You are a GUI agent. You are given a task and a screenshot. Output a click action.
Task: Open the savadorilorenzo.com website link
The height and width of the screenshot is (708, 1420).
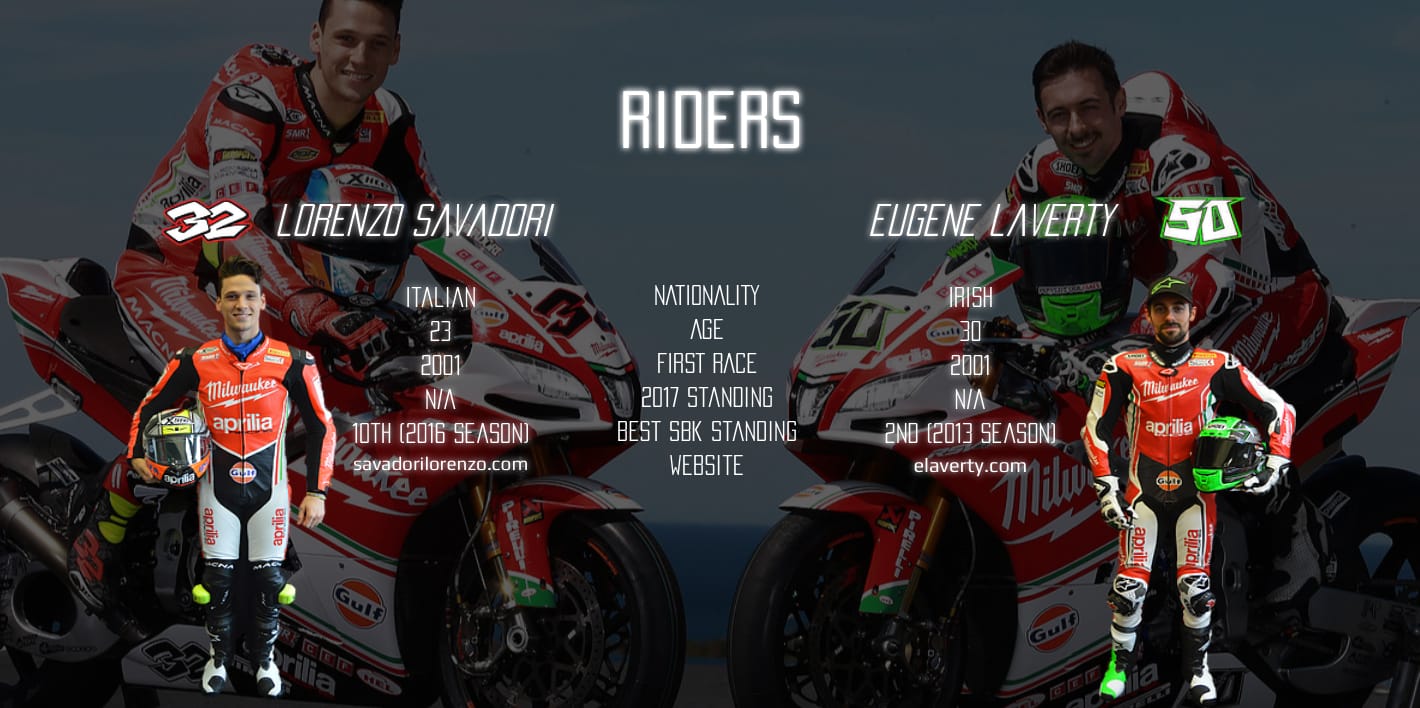pyautogui.click(x=440, y=464)
